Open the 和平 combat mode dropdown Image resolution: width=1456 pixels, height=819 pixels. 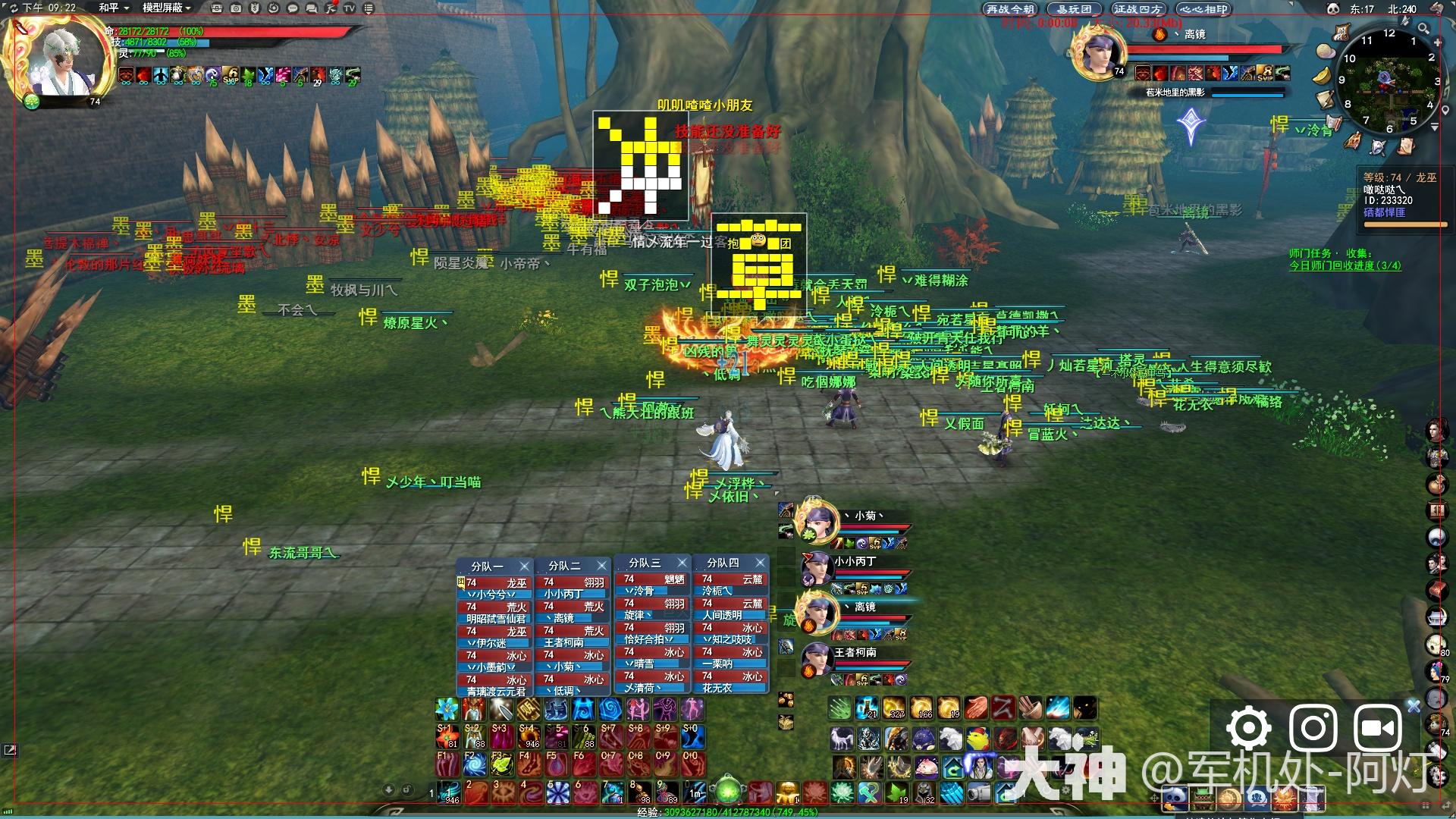tap(114, 8)
